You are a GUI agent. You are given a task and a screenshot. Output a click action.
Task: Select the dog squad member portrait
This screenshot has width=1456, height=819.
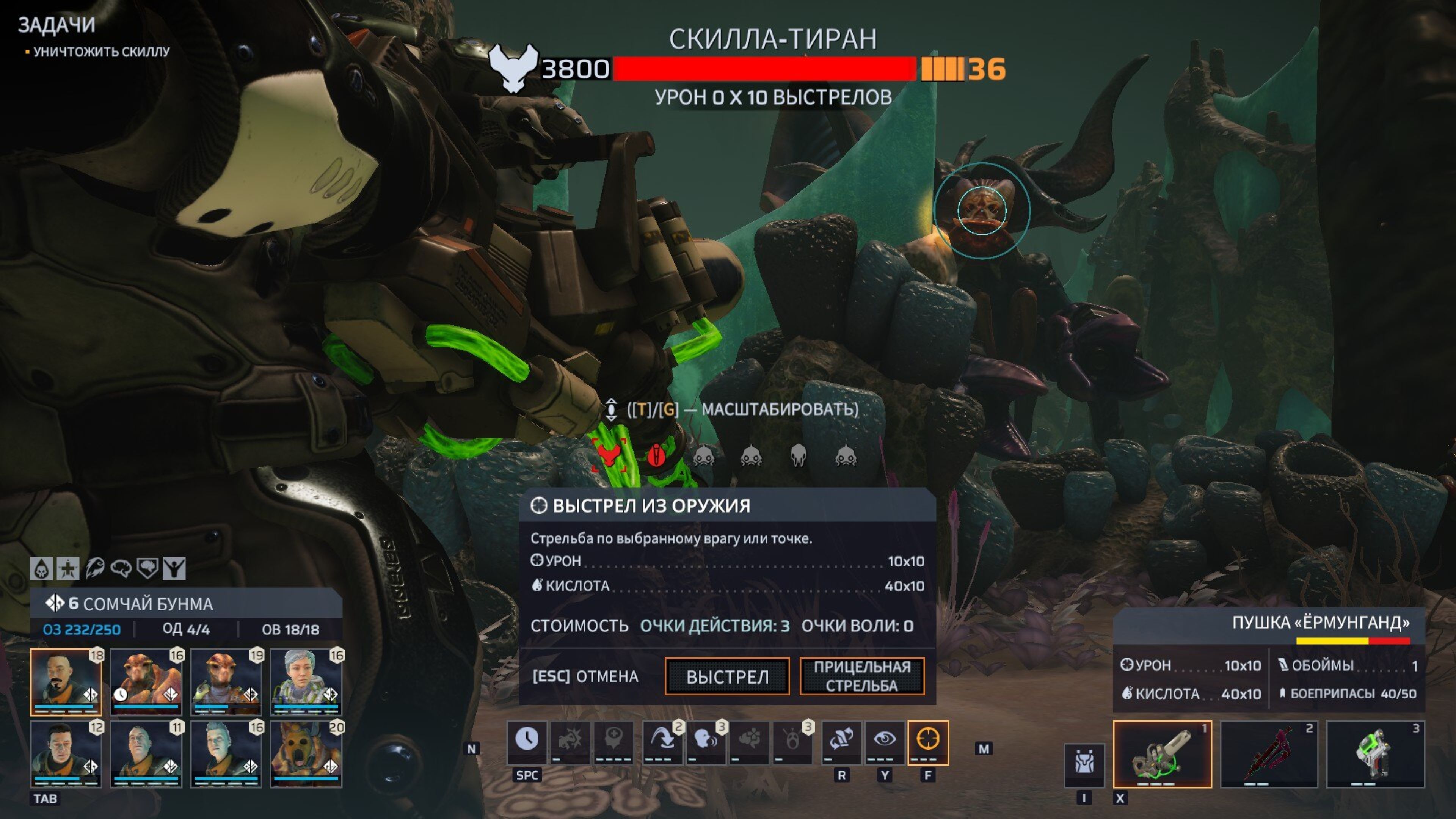(x=306, y=754)
